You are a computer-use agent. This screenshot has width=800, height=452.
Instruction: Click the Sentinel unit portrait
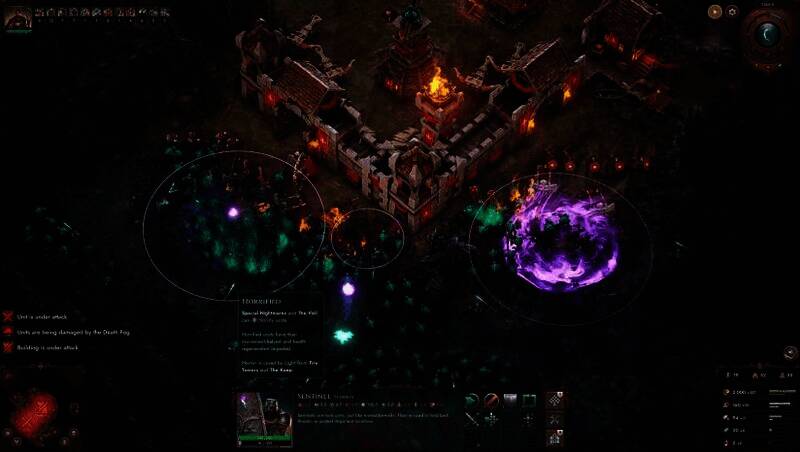(x=264, y=417)
